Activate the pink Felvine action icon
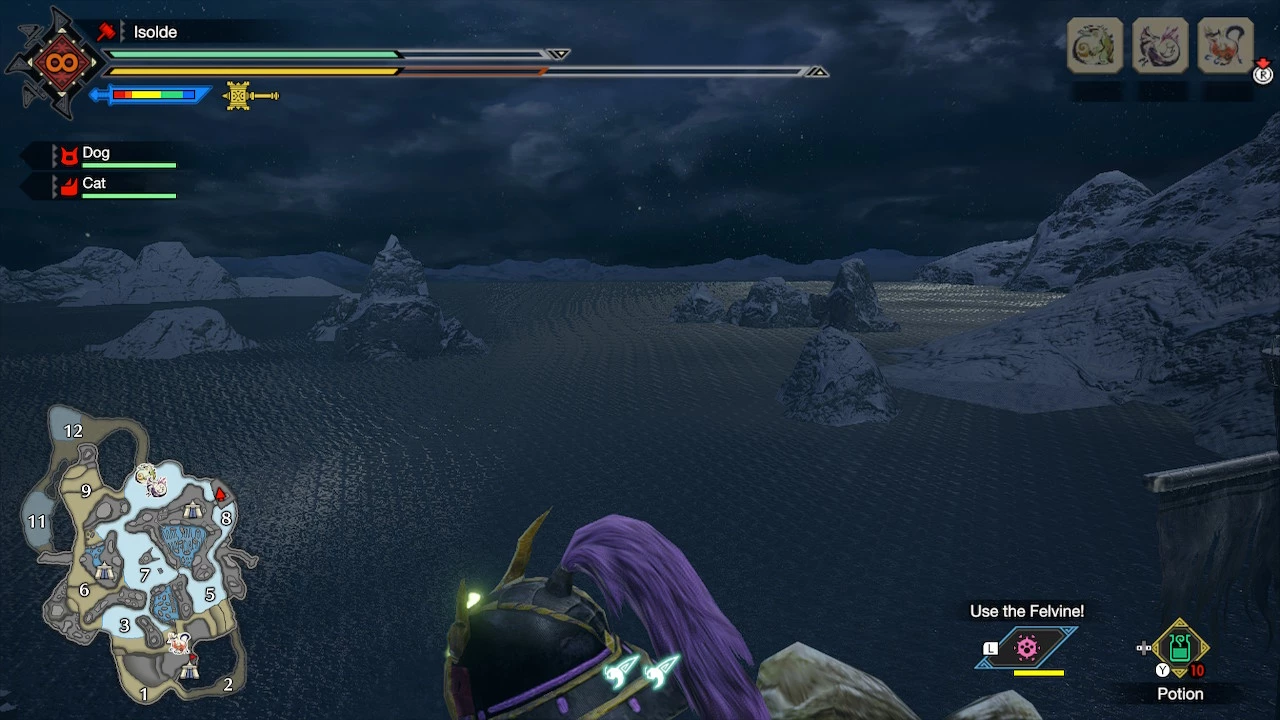The image size is (1280, 720). [x=1027, y=648]
